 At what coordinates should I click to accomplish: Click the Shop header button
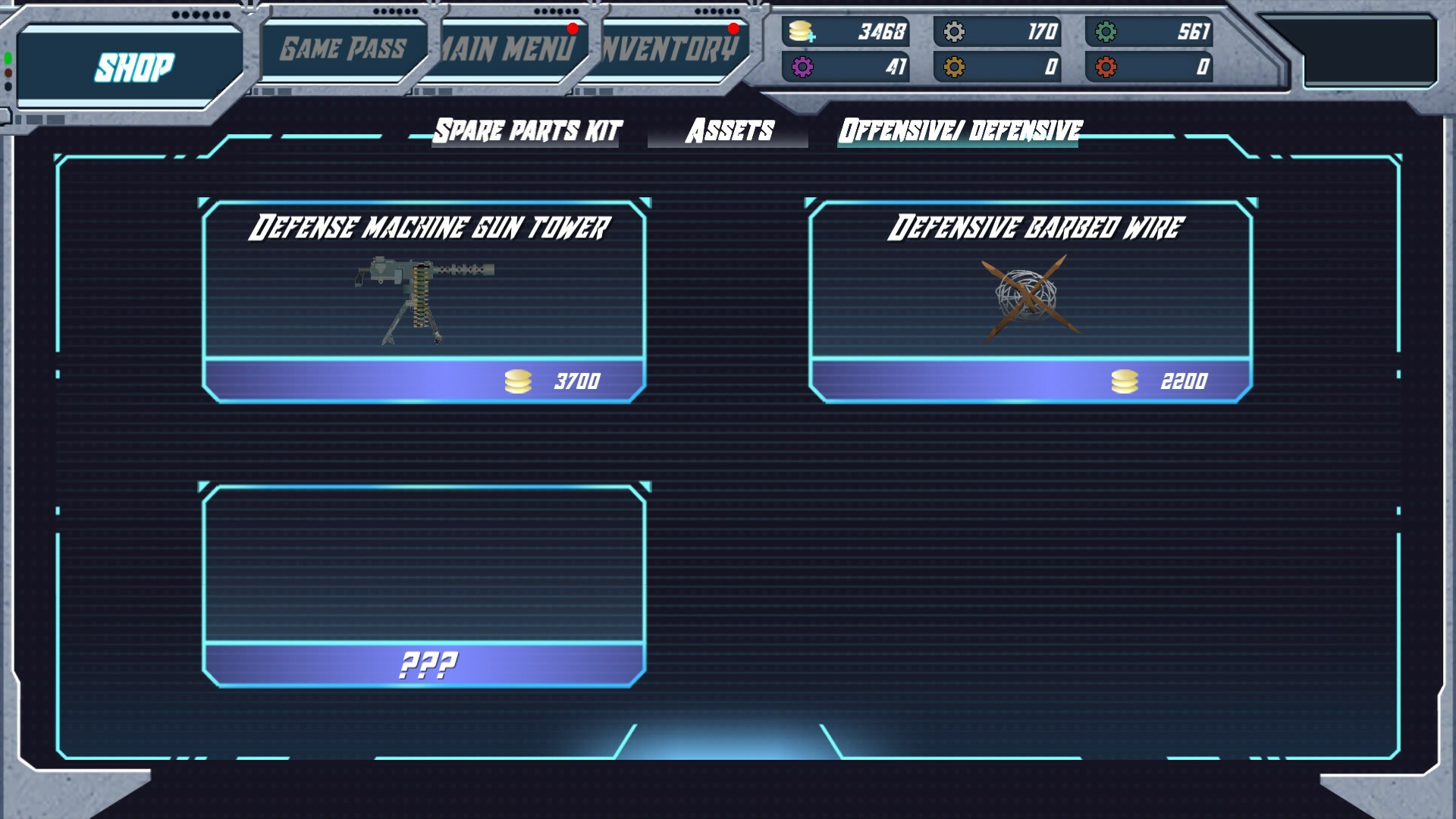pyautogui.click(x=135, y=67)
